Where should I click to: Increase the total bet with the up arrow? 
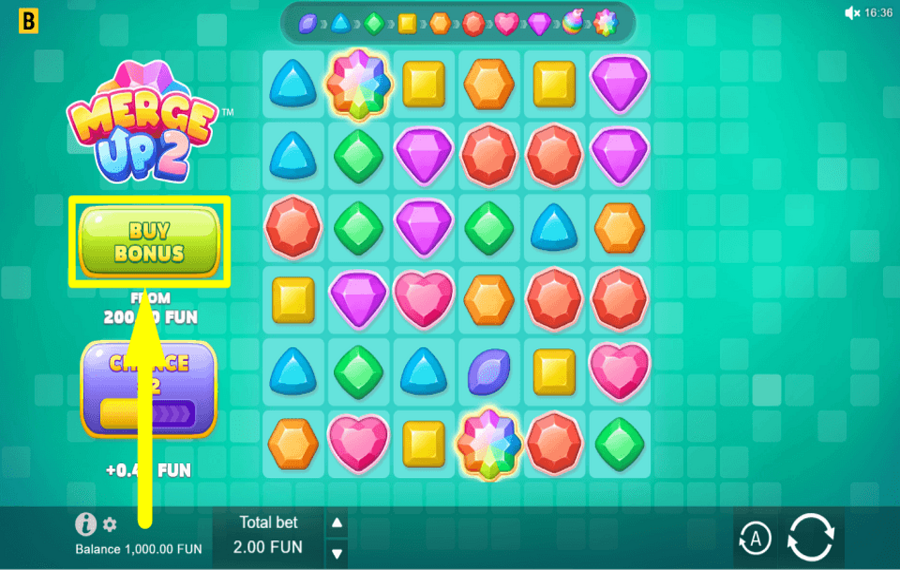pyautogui.click(x=337, y=523)
